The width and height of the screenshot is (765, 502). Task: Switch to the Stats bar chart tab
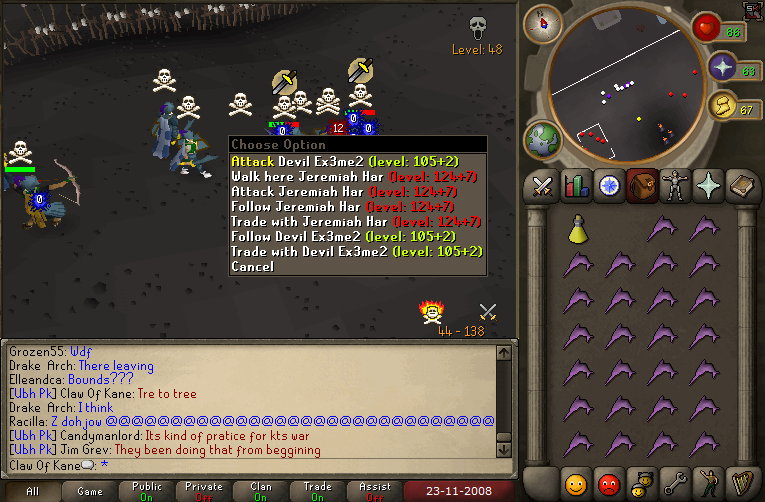(575, 187)
